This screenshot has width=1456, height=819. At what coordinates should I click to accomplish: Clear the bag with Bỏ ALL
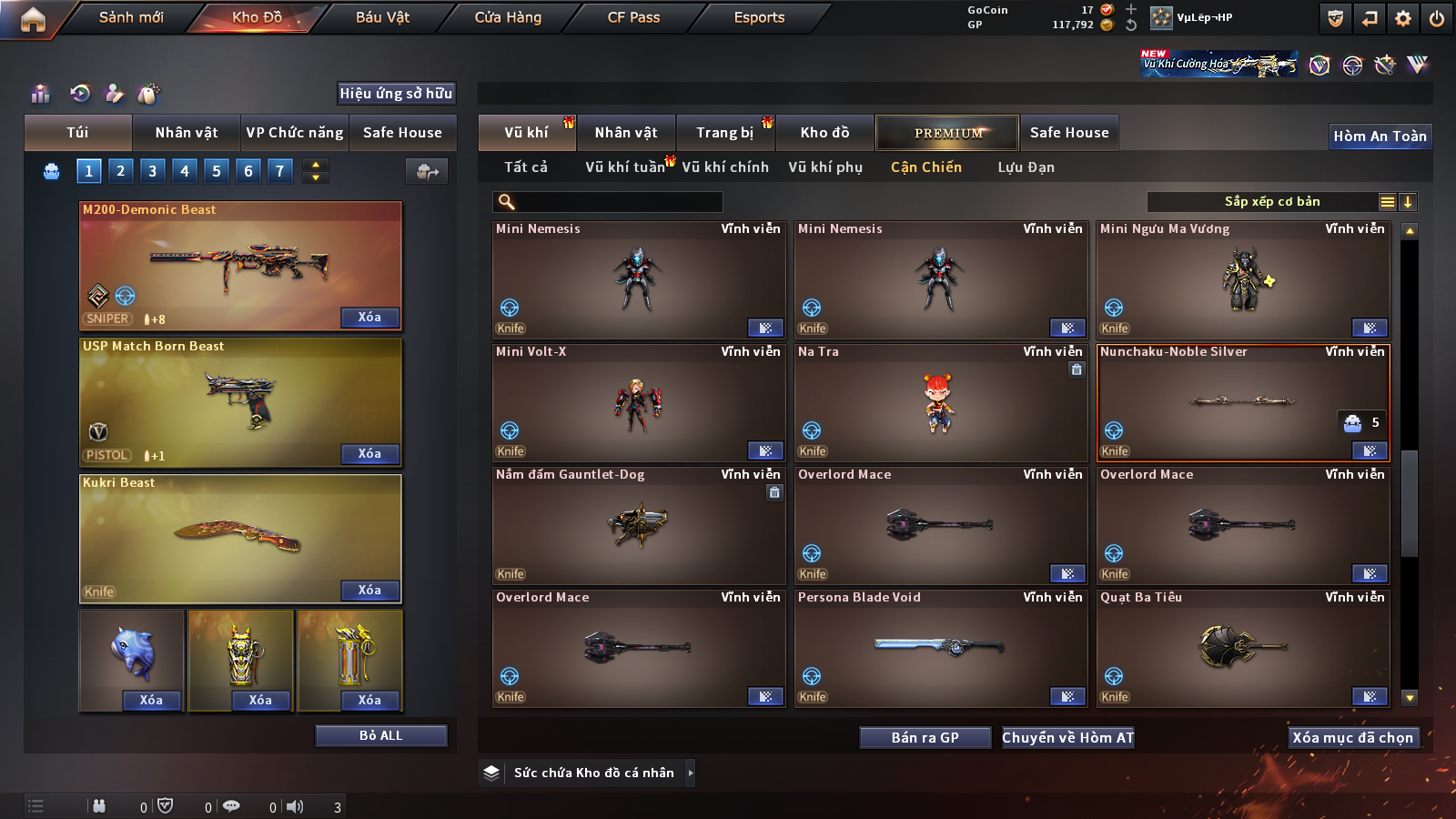point(380,735)
